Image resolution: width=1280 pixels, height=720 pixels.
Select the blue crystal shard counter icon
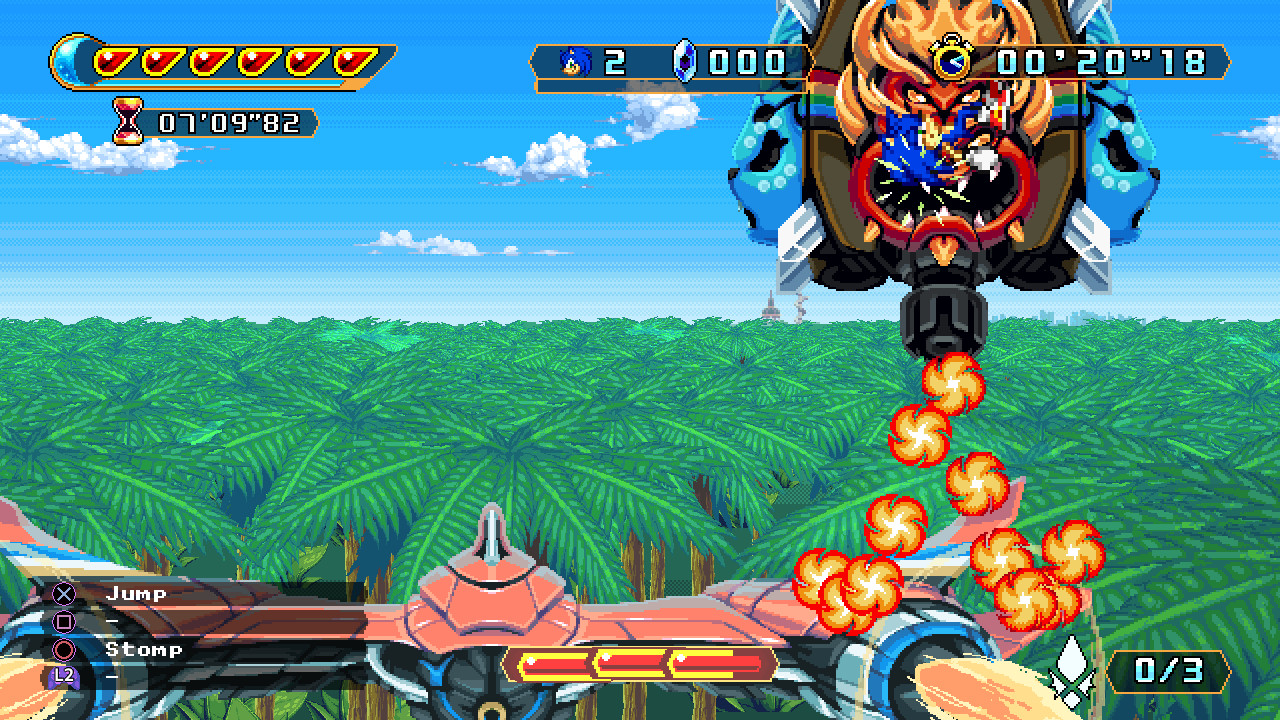[682, 61]
